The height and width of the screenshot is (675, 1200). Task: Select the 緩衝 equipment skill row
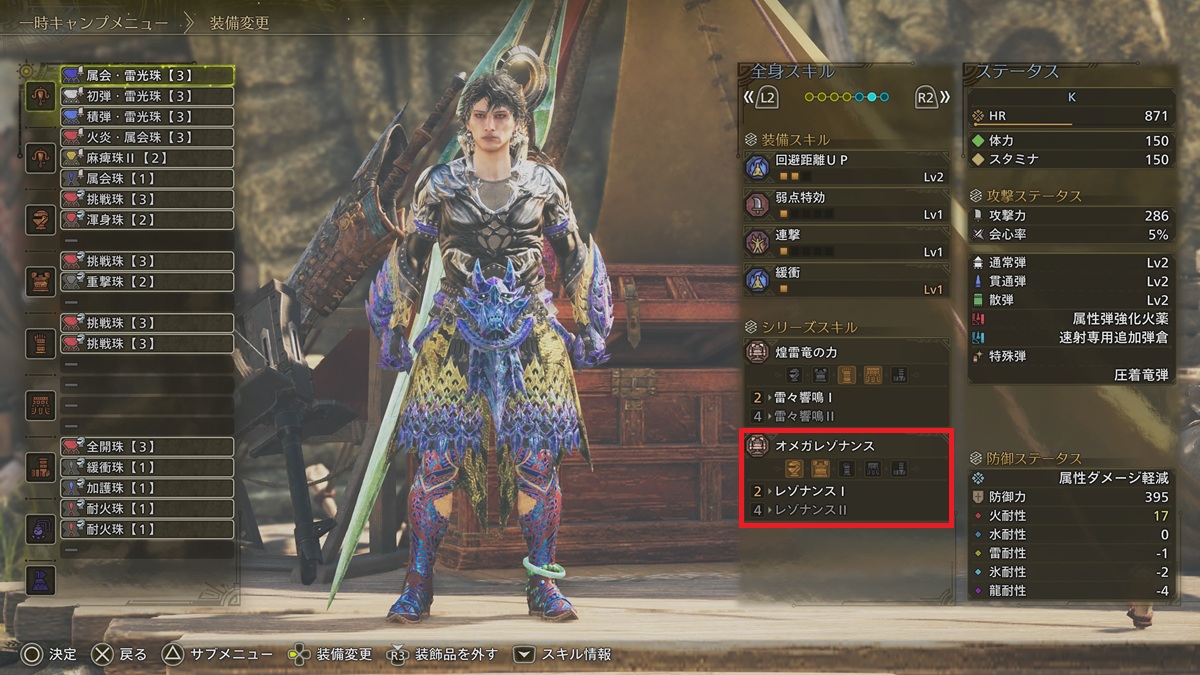[x=846, y=280]
